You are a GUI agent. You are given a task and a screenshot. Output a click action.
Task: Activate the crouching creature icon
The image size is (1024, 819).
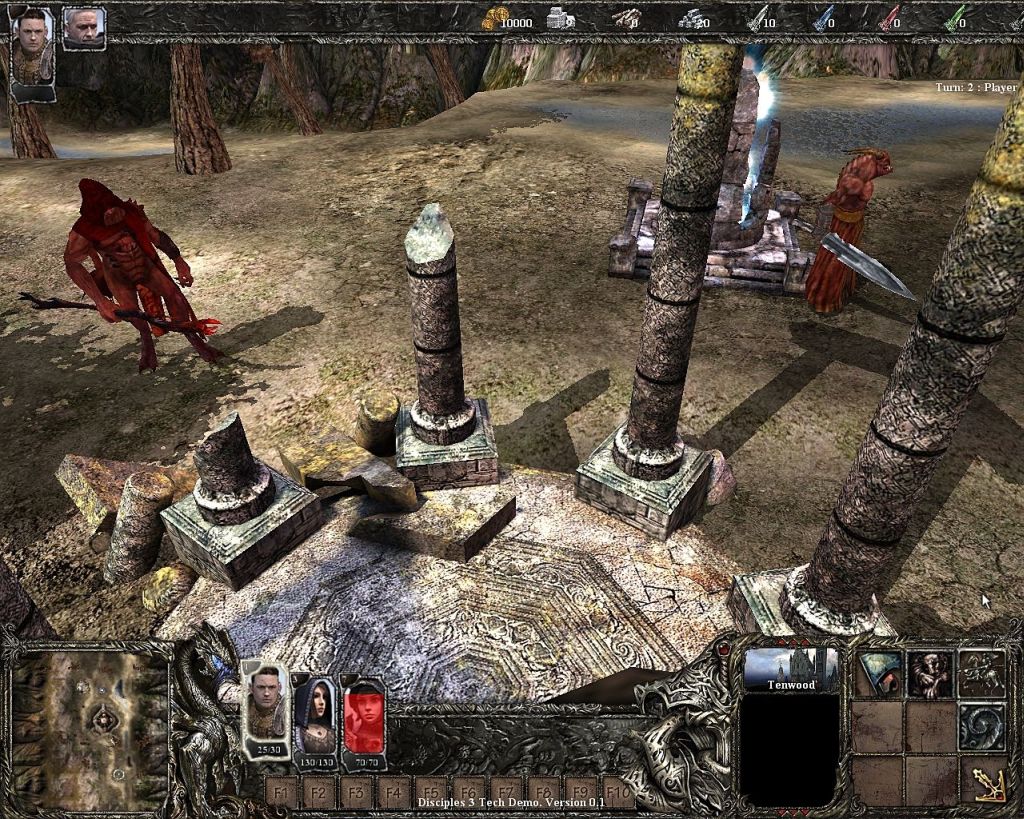930,674
